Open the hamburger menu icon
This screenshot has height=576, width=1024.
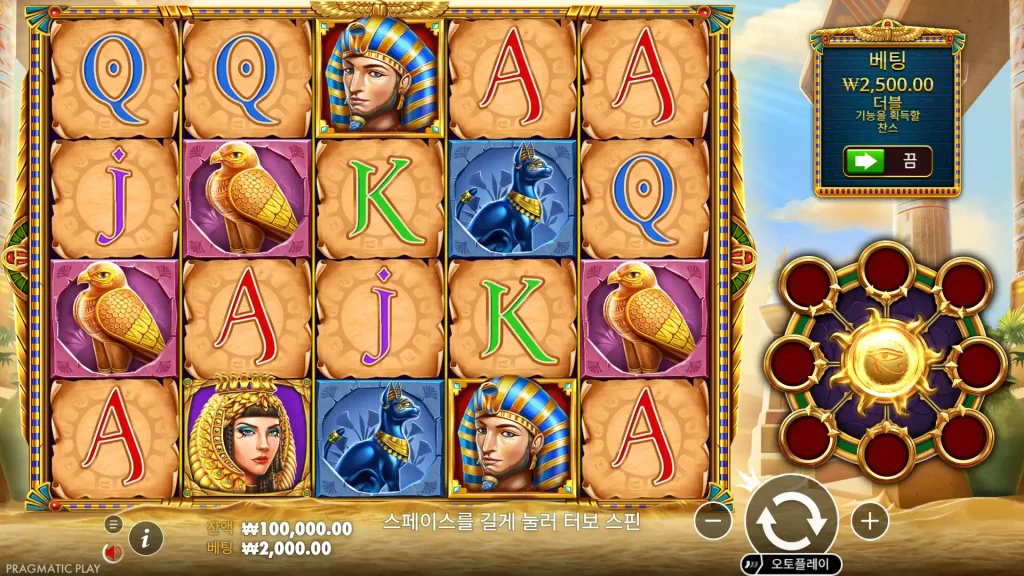(113, 524)
